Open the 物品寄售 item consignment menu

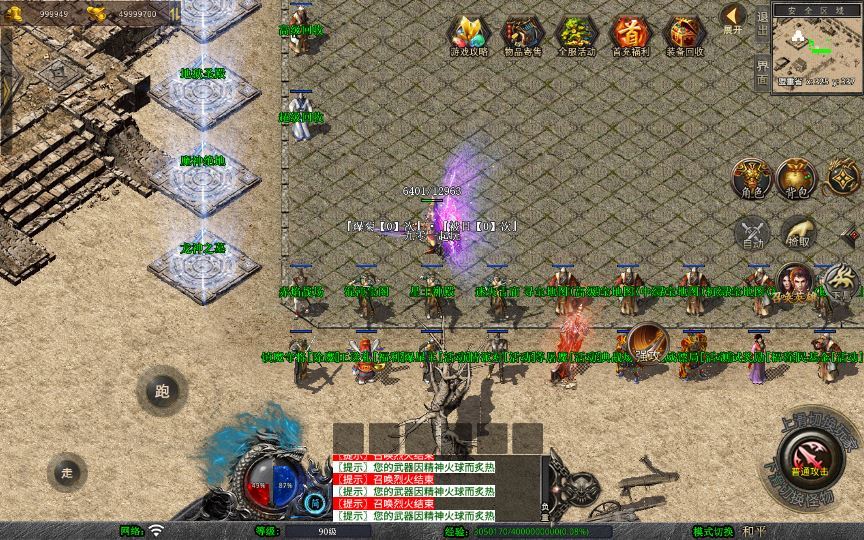pyautogui.click(x=522, y=37)
